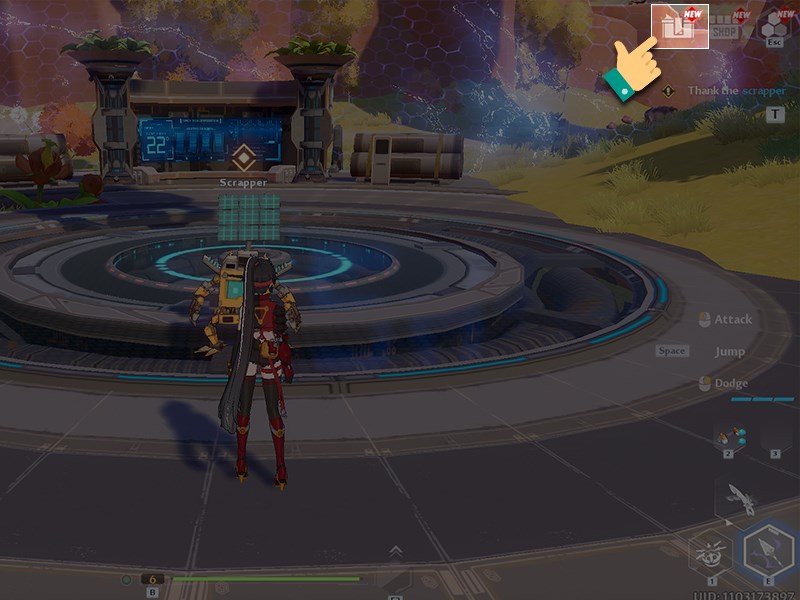The height and width of the screenshot is (600, 800).
Task: Open the character level 6 badge
Action: (152, 578)
